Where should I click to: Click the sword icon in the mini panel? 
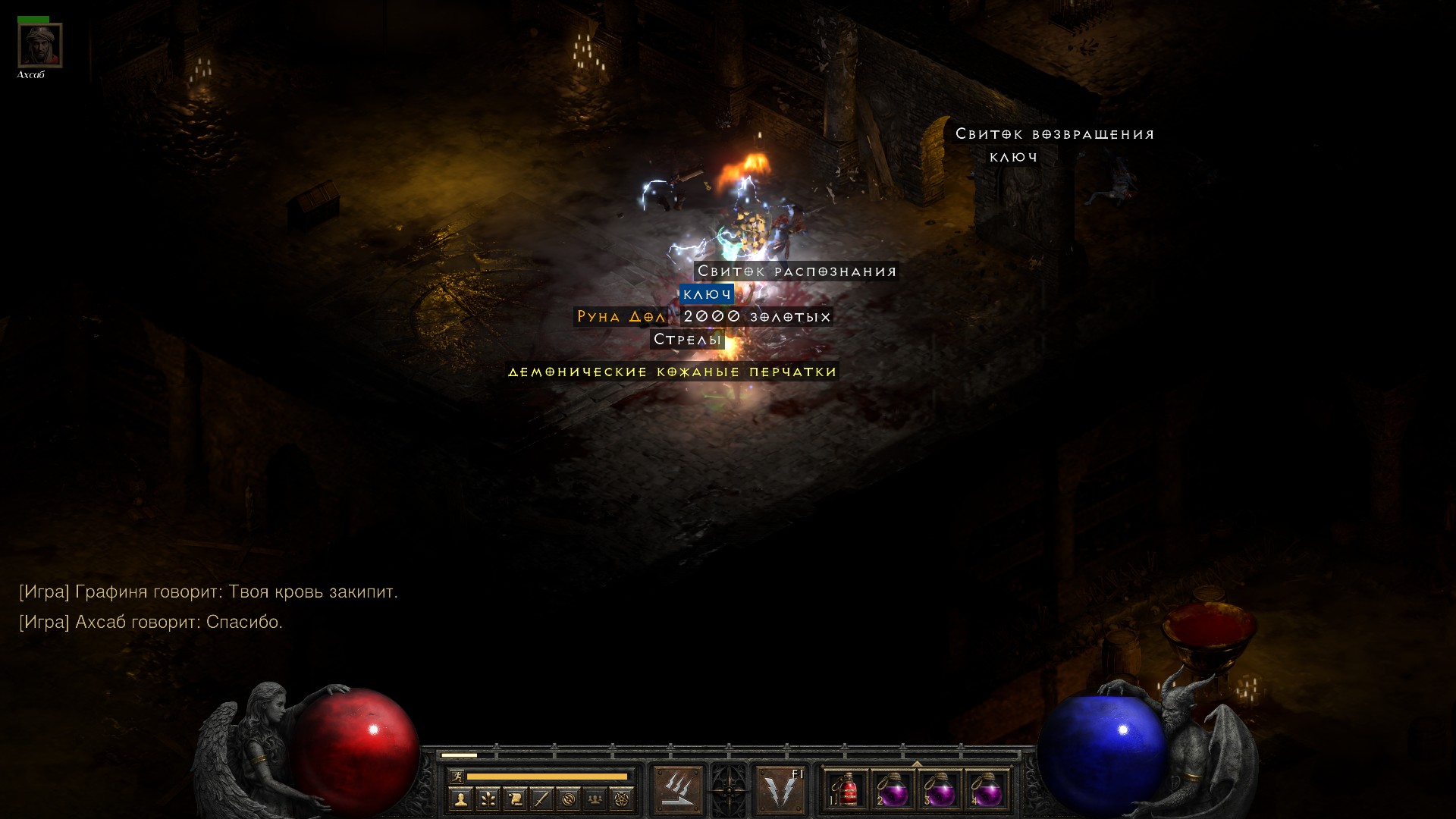click(x=541, y=799)
